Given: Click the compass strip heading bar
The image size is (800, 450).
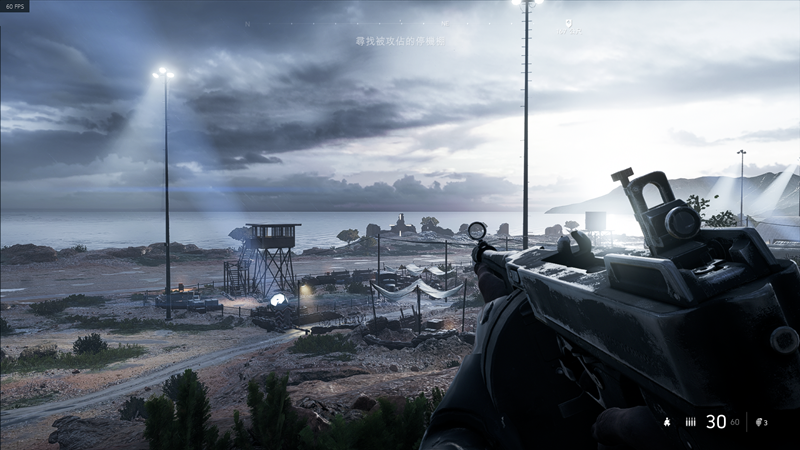Looking at the screenshot, I should pyautogui.click(x=400, y=22).
